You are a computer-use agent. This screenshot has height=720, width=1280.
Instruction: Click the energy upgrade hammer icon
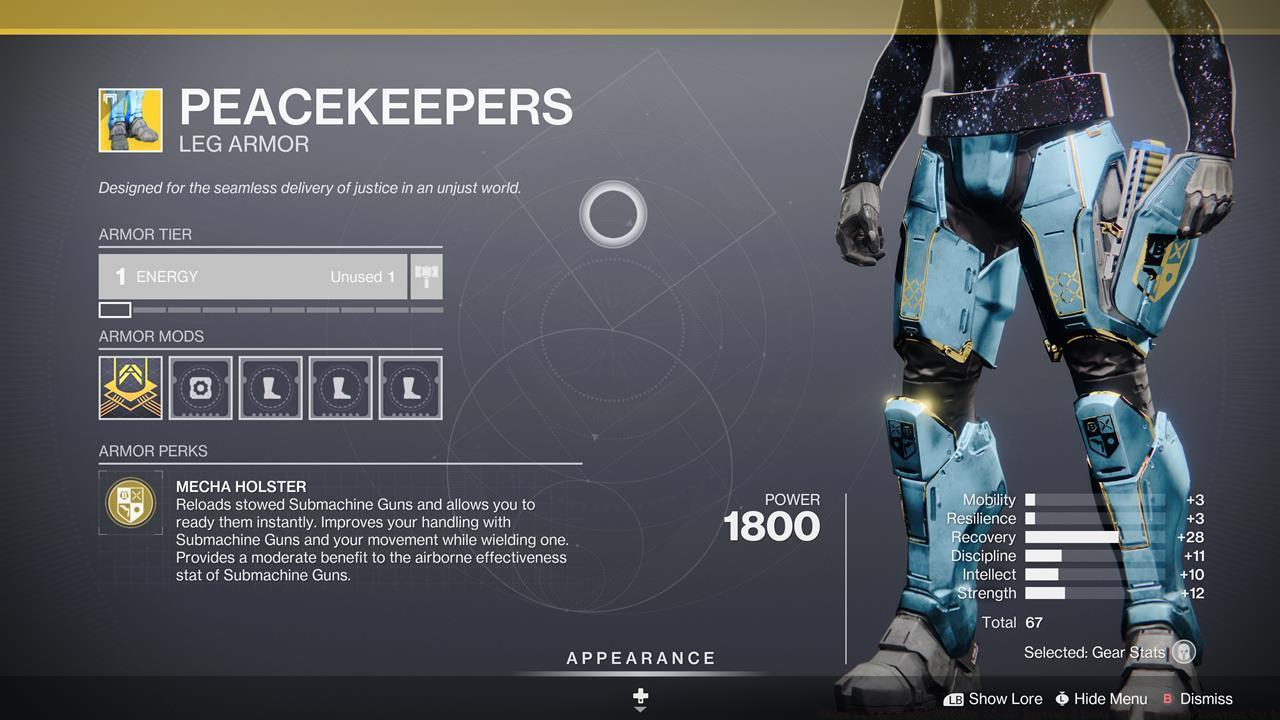click(x=426, y=276)
